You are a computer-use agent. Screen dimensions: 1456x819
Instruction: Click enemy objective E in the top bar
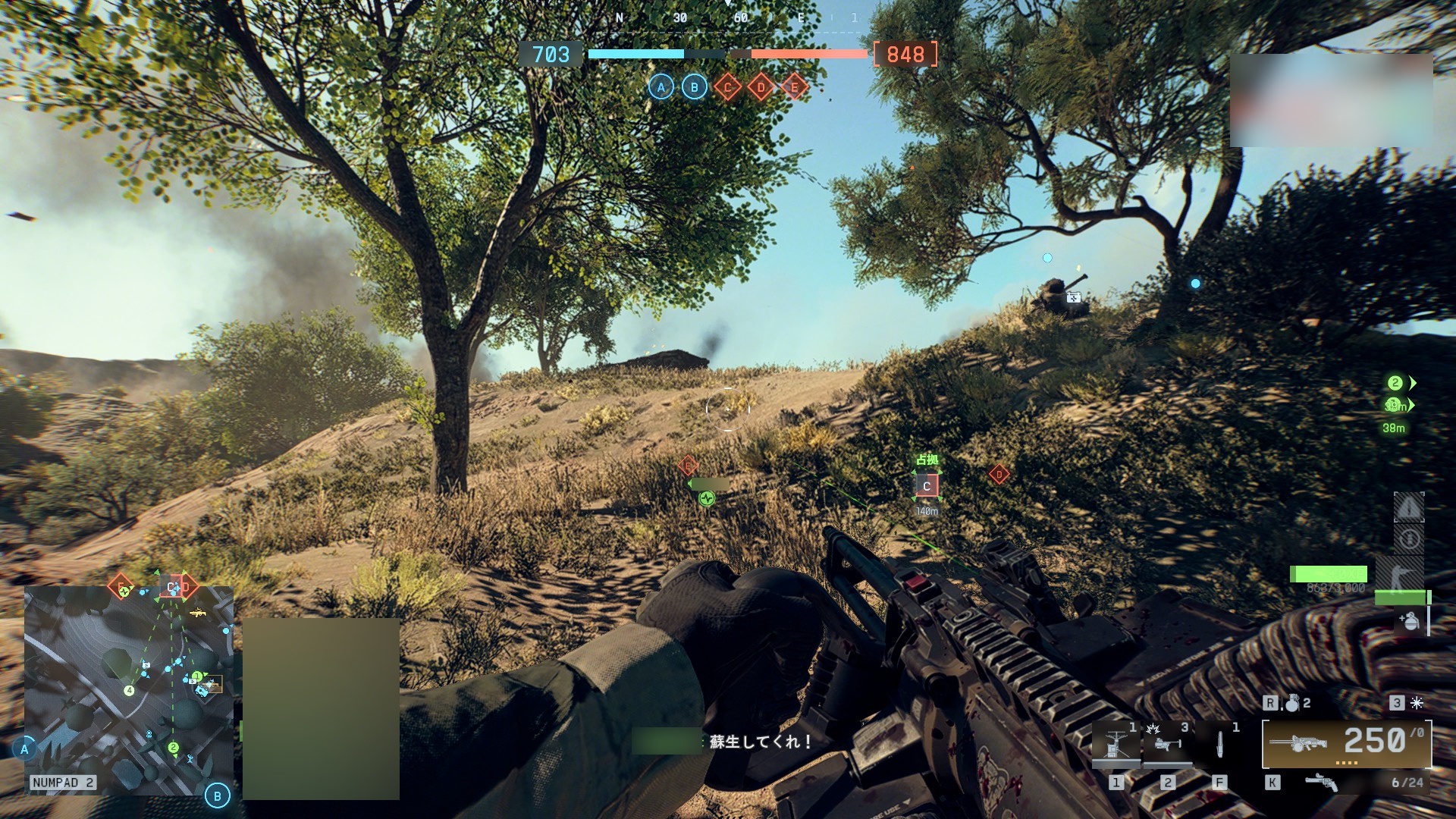pos(794,87)
